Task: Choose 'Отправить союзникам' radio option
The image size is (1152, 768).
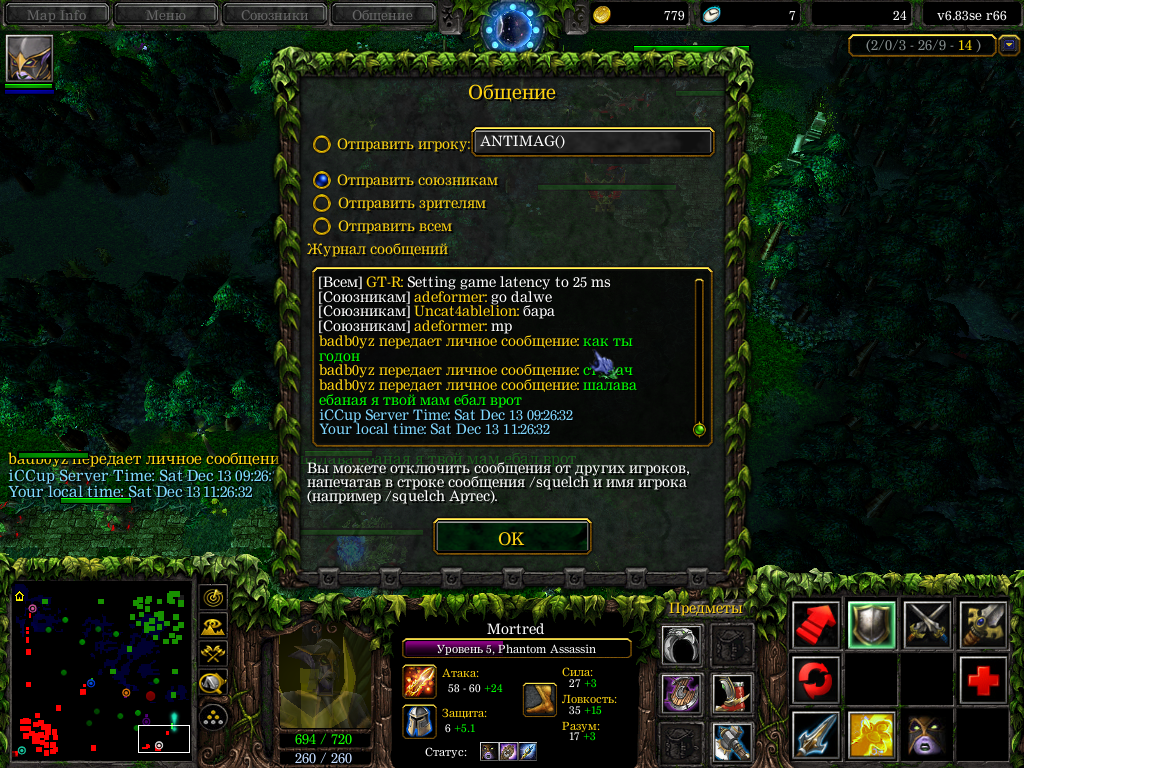Action: (x=322, y=180)
